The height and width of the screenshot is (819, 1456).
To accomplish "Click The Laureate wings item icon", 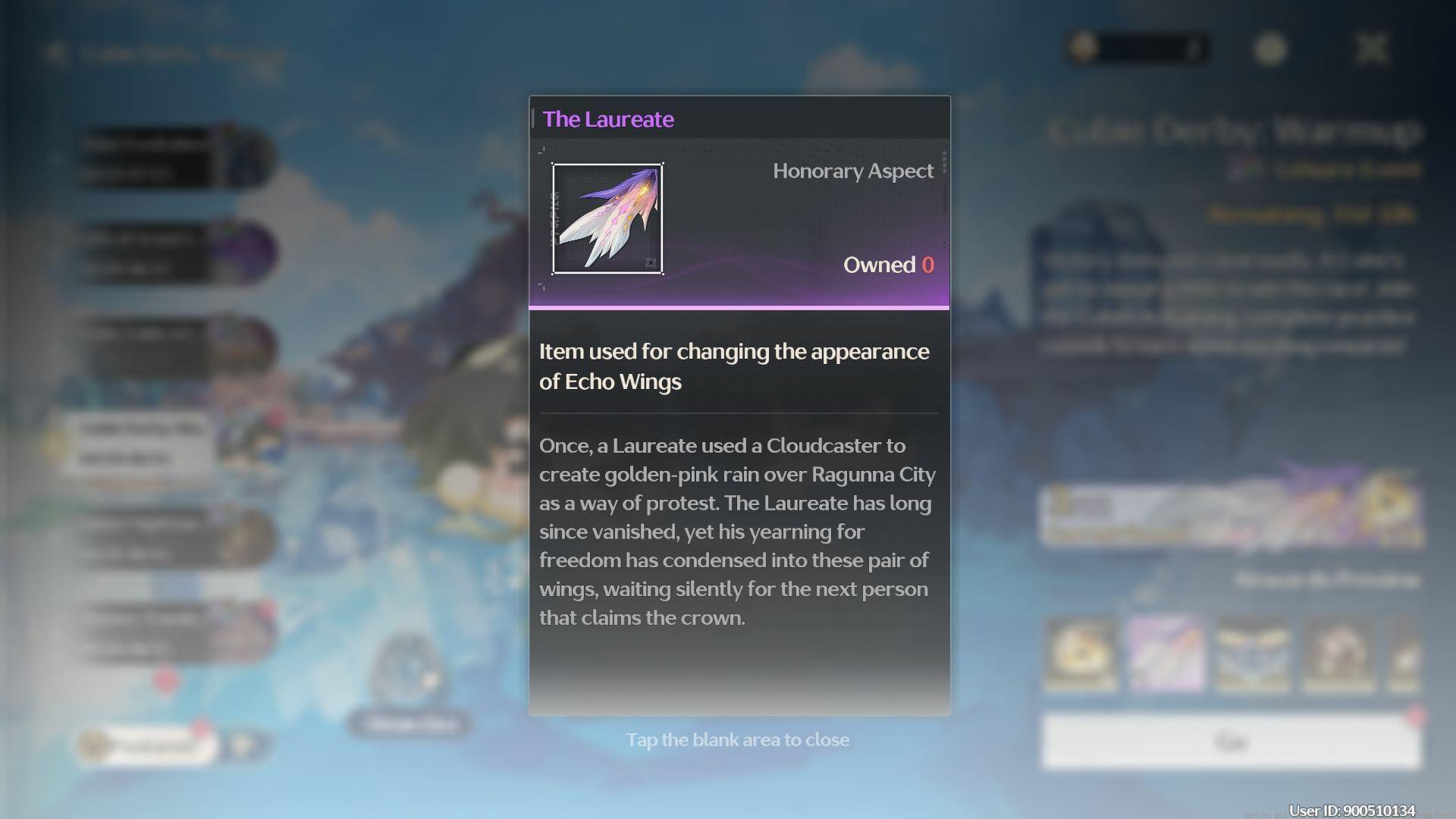I will point(607,219).
